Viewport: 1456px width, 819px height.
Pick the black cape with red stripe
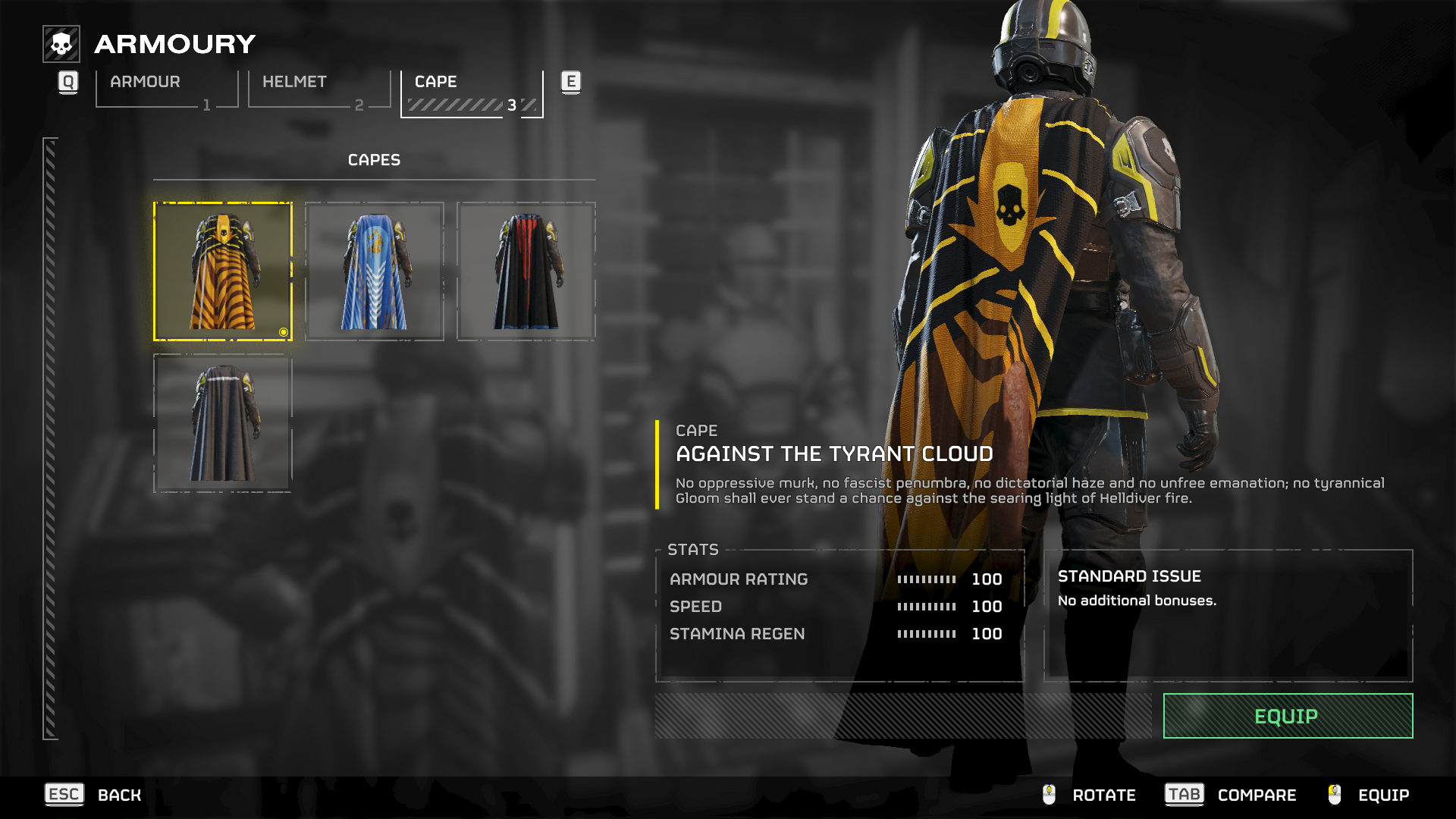pos(526,271)
